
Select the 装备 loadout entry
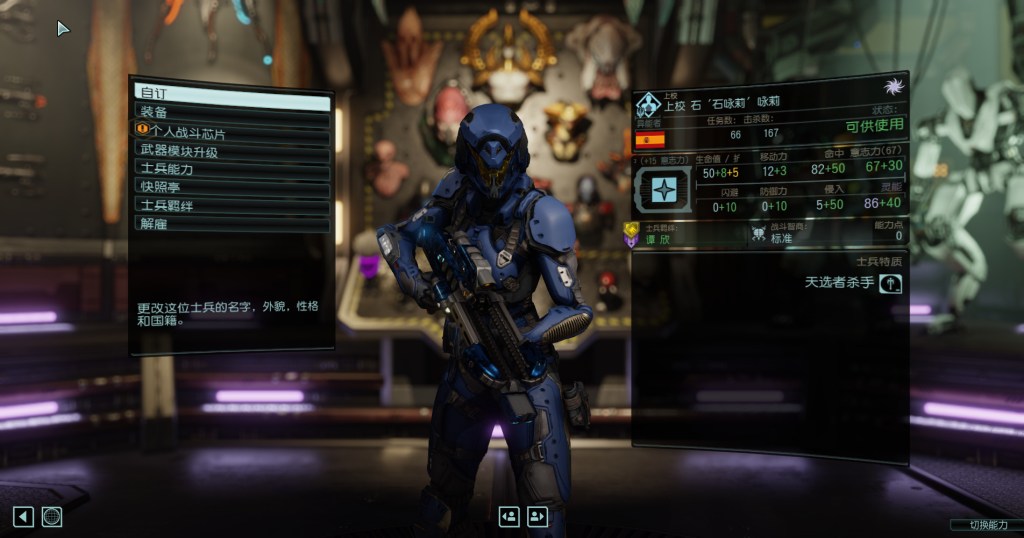[x=232, y=112]
